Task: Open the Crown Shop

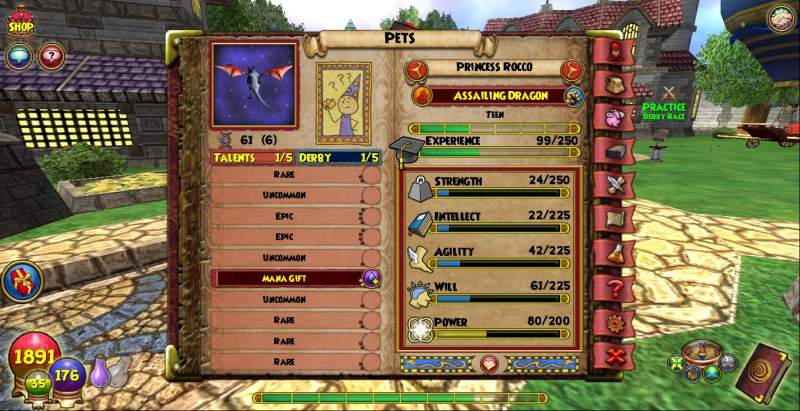Action: pos(21,22)
